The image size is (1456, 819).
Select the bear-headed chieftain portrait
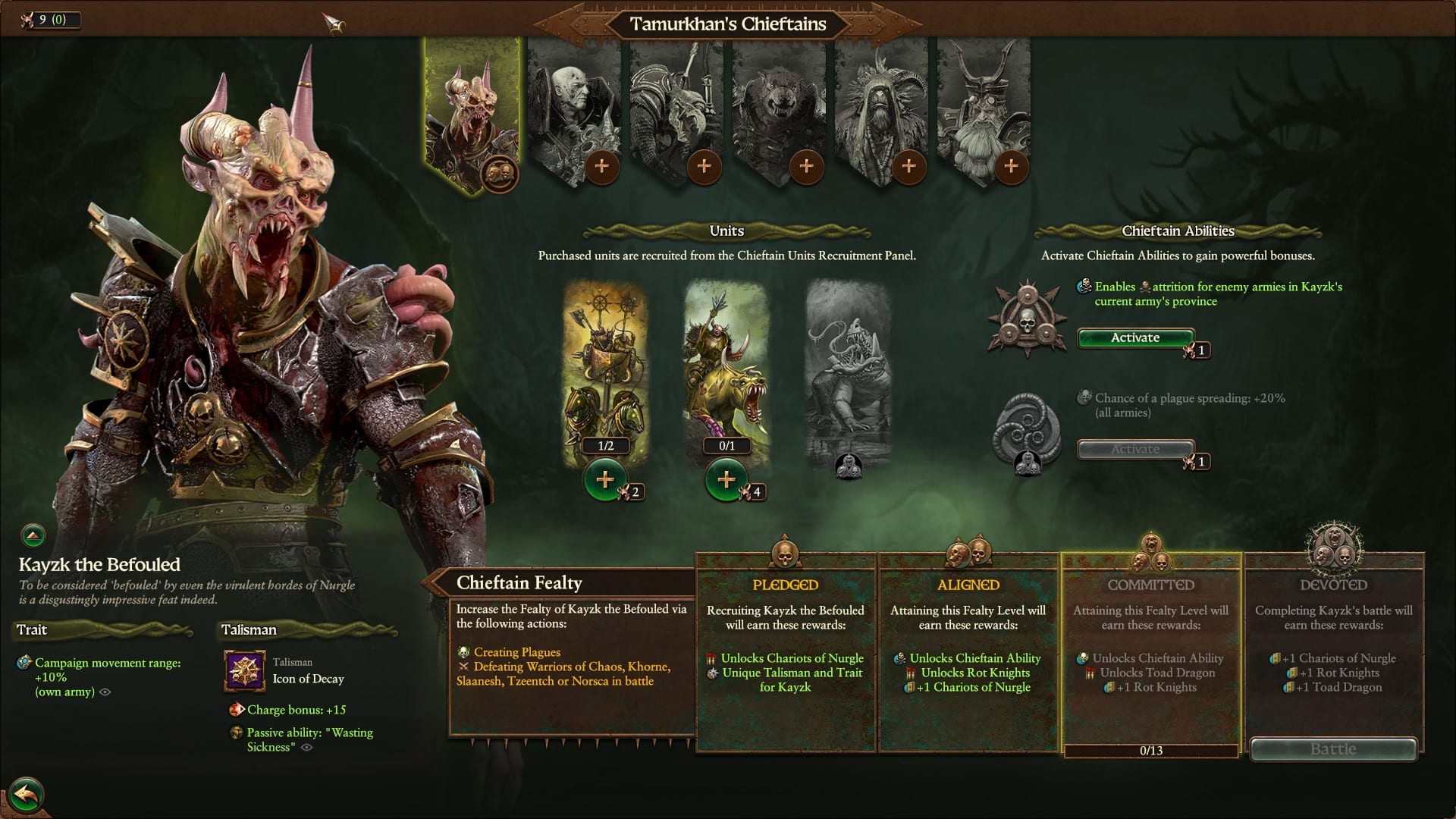[x=779, y=106]
